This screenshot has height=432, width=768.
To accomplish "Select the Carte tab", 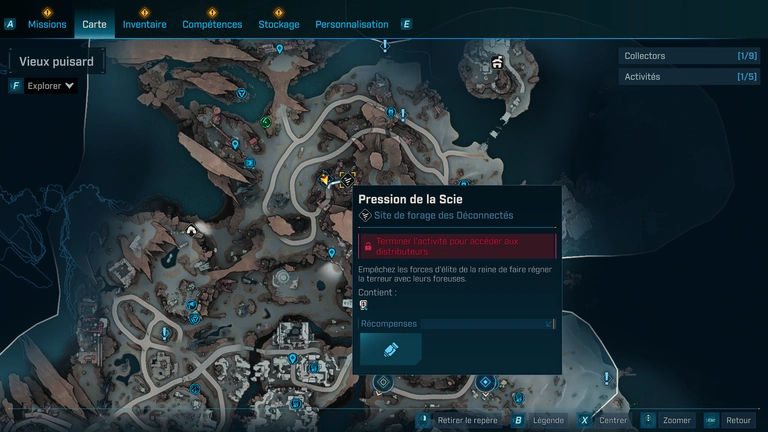I will (x=94, y=24).
